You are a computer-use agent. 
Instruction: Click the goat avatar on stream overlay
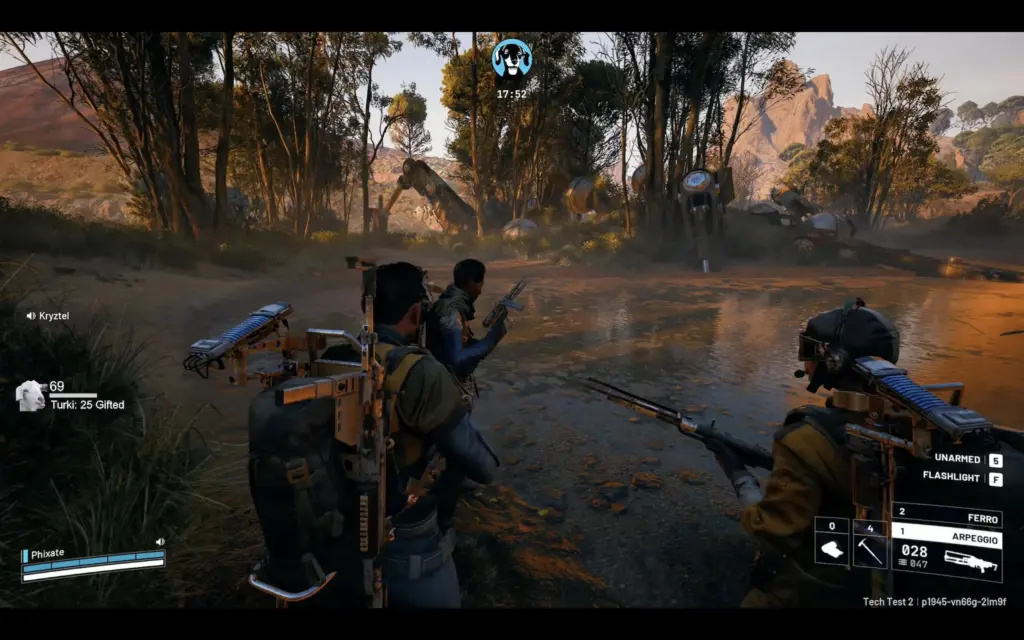point(31,396)
